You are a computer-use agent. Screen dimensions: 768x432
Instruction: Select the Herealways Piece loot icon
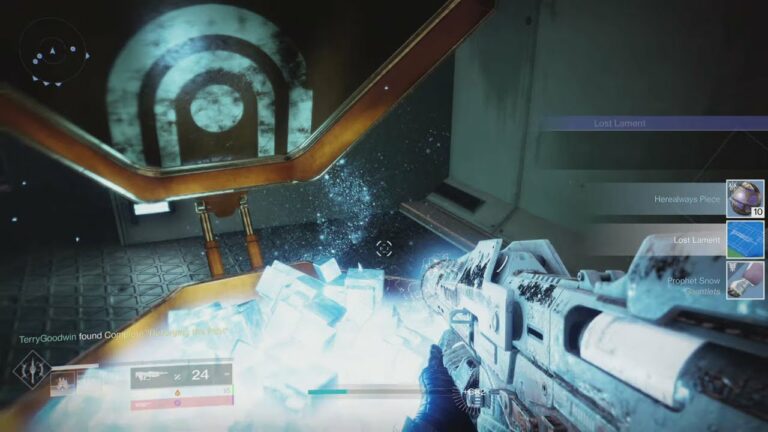tap(745, 197)
